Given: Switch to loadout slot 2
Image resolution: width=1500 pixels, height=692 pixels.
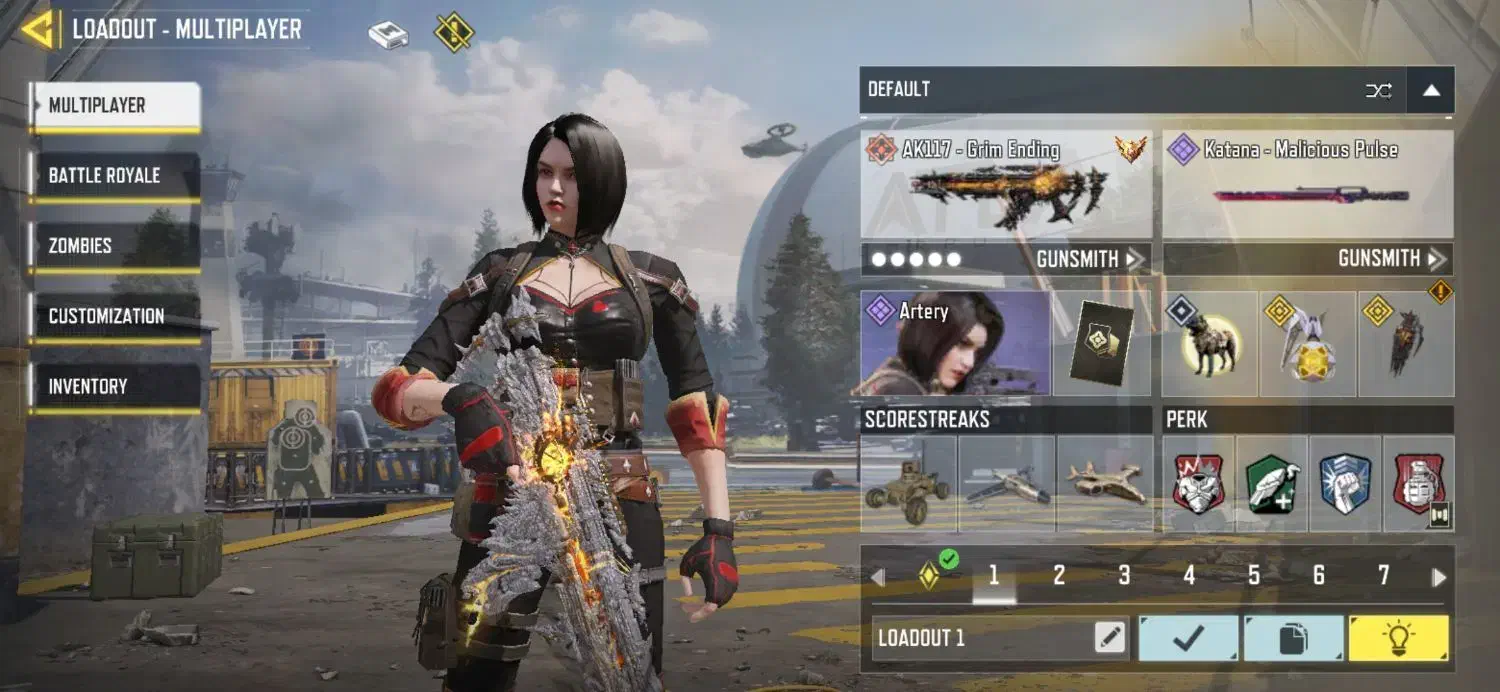Looking at the screenshot, I should (x=1059, y=575).
